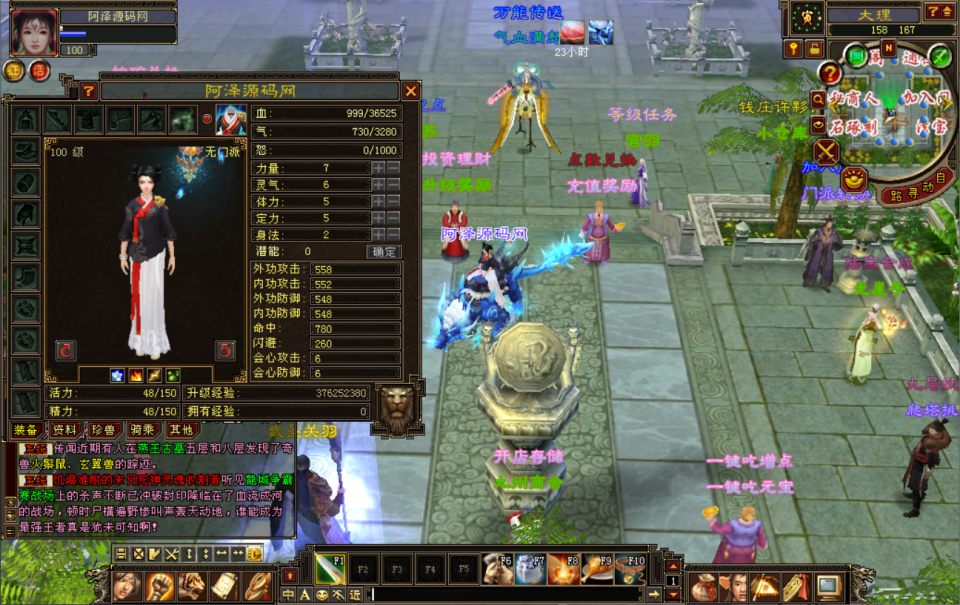
Task: Click the magnifier icon beside minimap
Action: tap(819, 99)
